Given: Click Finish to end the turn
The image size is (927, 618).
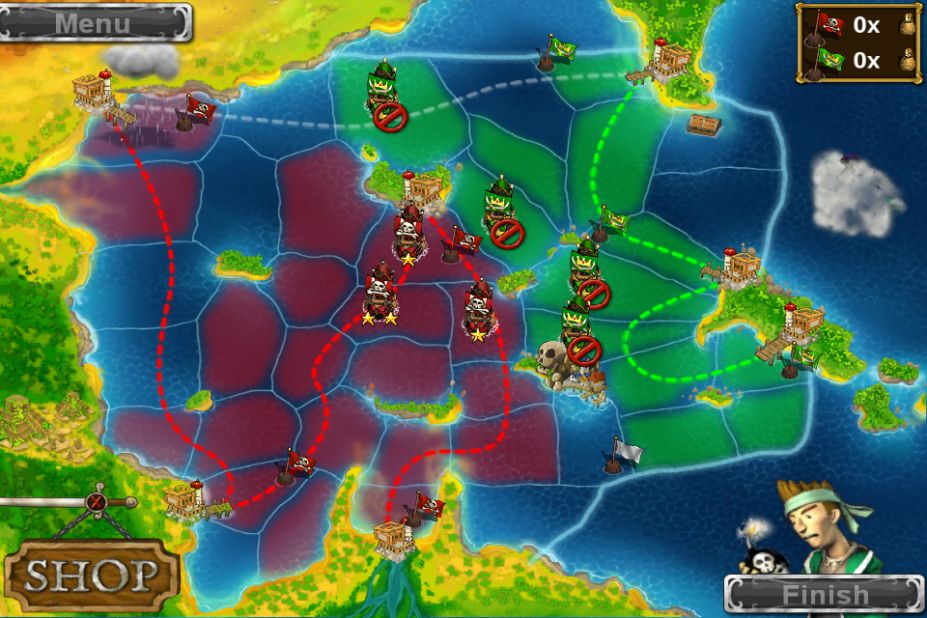Looking at the screenshot, I should (x=825, y=595).
